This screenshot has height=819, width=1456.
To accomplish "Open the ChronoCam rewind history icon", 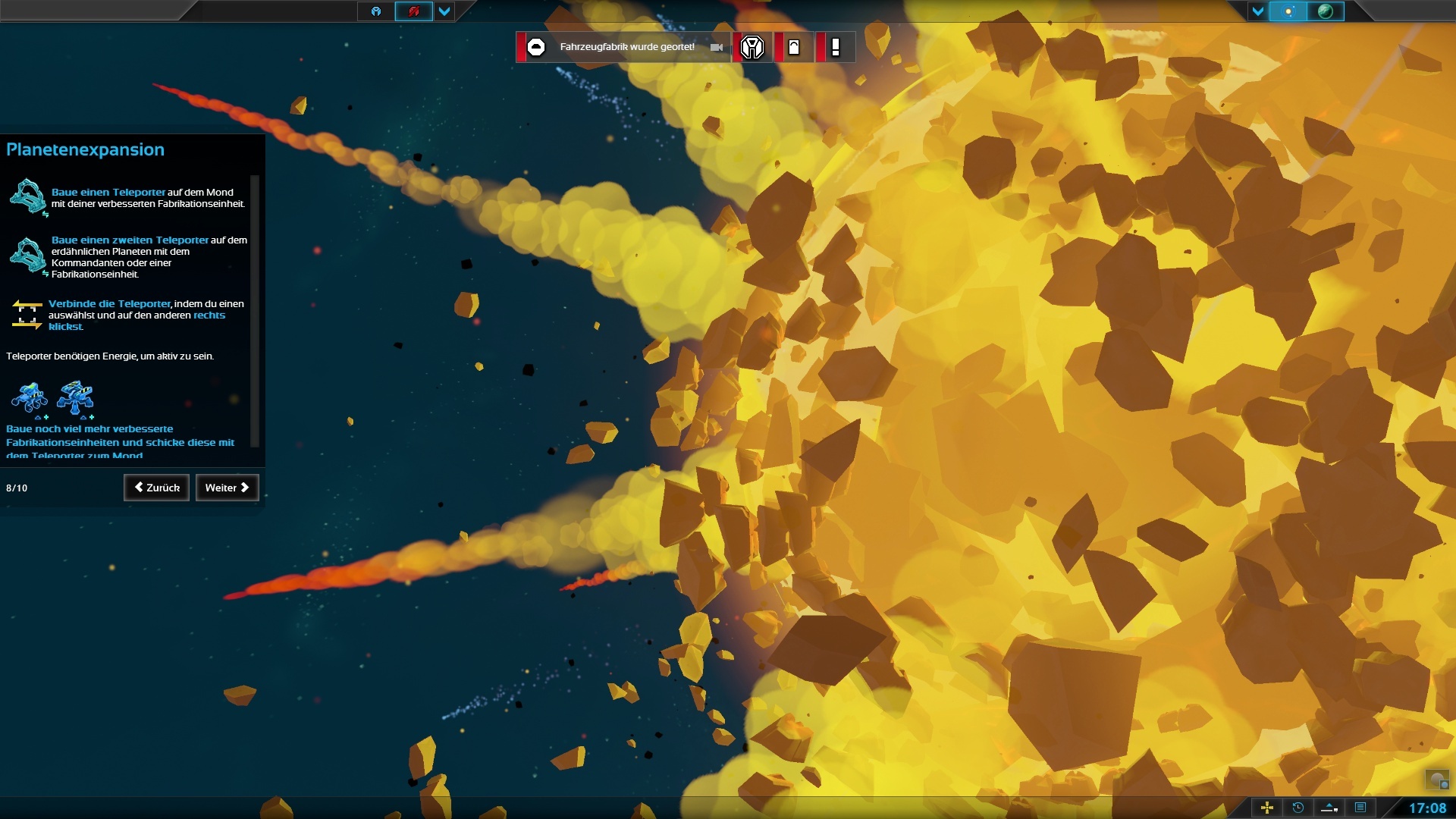I will [1298, 808].
